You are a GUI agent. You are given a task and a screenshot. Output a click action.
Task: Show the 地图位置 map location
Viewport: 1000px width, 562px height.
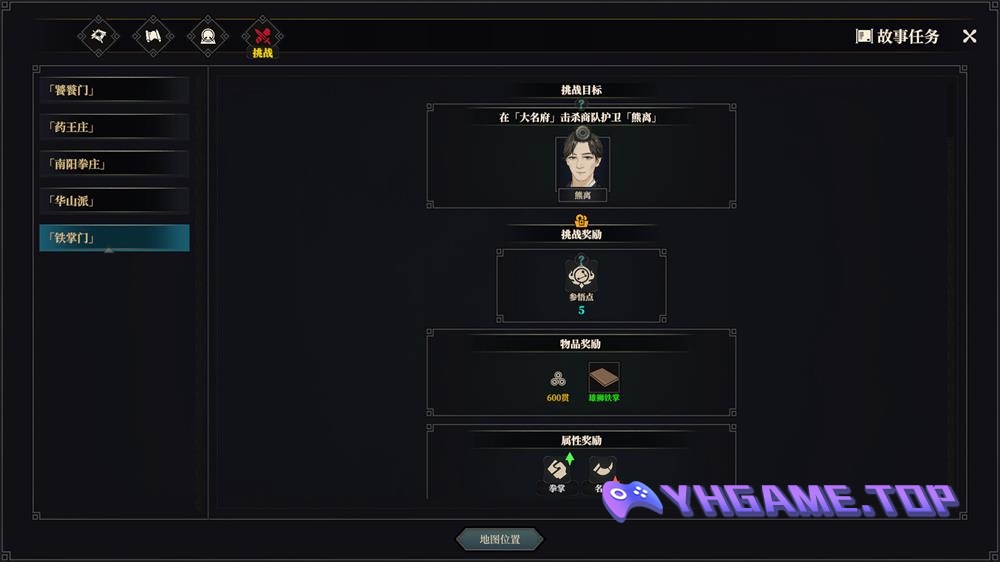500,540
